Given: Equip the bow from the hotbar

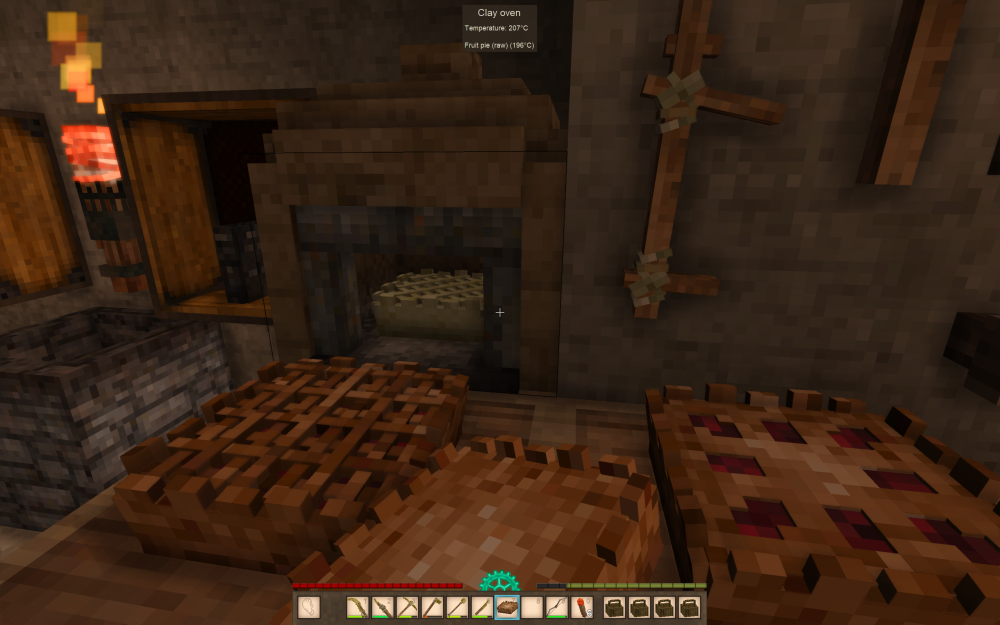Looking at the screenshot, I should (x=557, y=607).
